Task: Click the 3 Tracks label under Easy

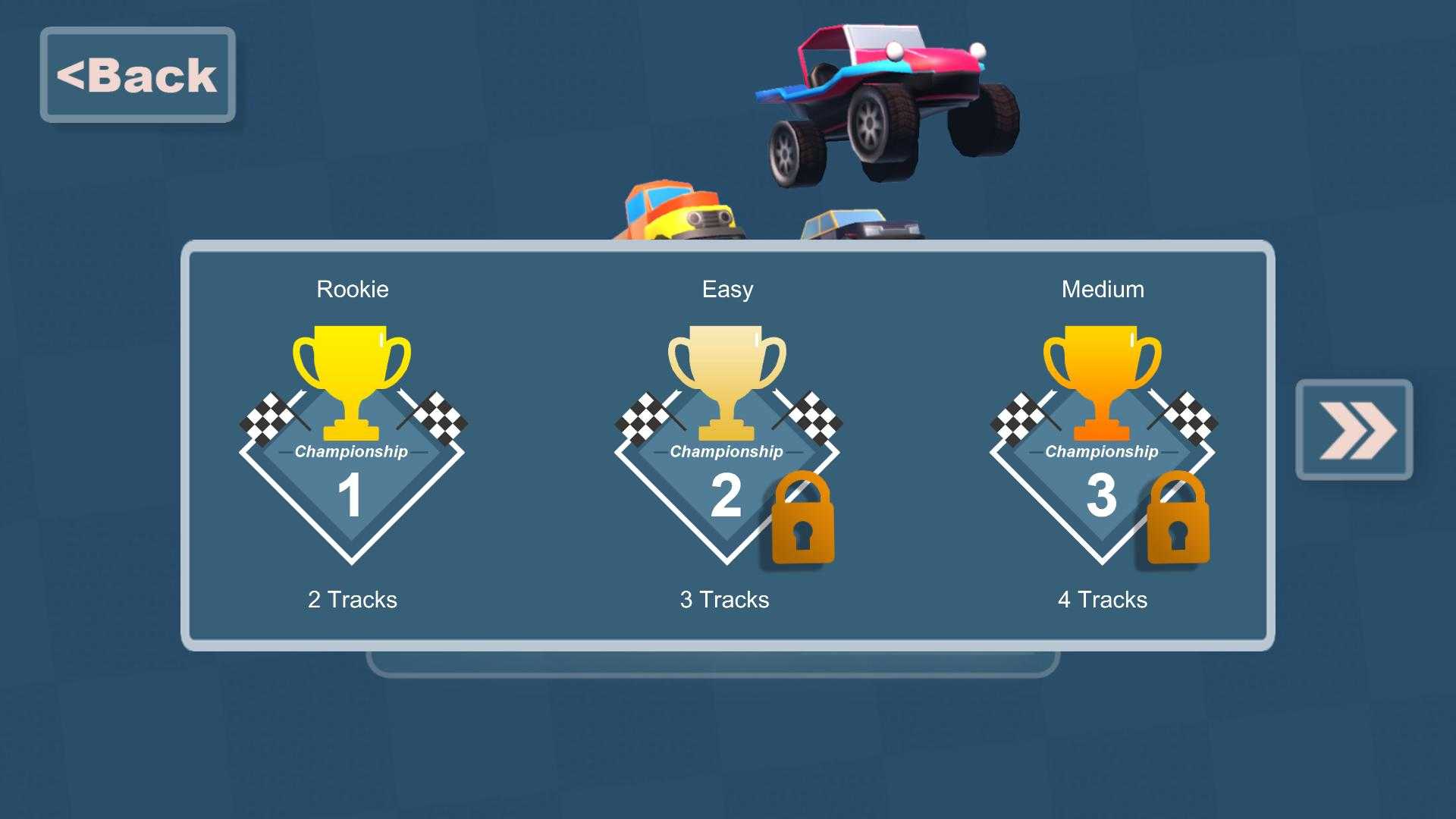Action: pos(724,599)
